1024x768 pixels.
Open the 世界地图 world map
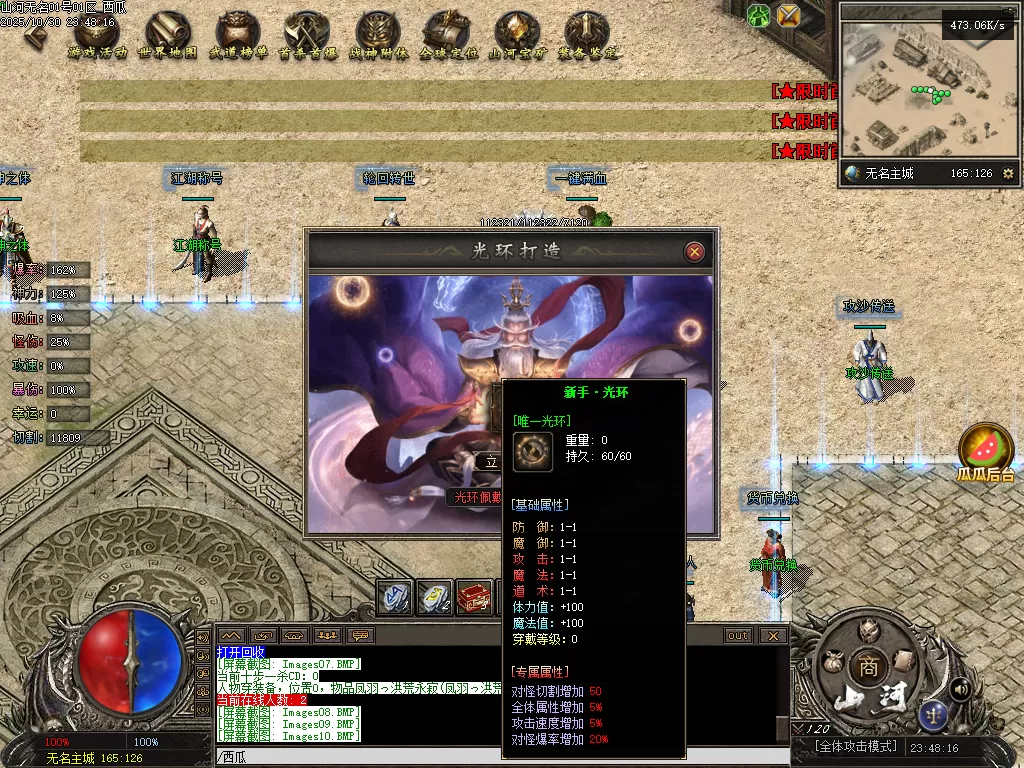click(x=167, y=35)
